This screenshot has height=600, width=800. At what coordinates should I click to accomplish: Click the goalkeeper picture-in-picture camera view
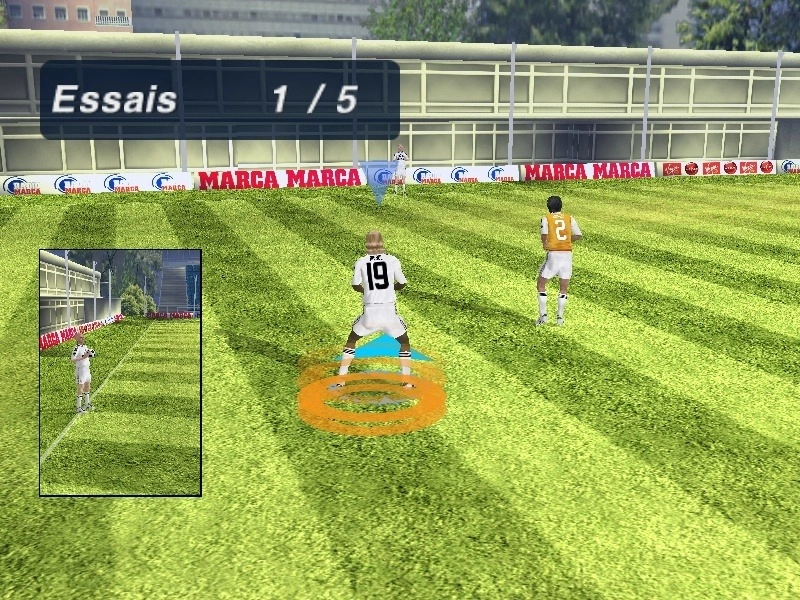click(120, 372)
